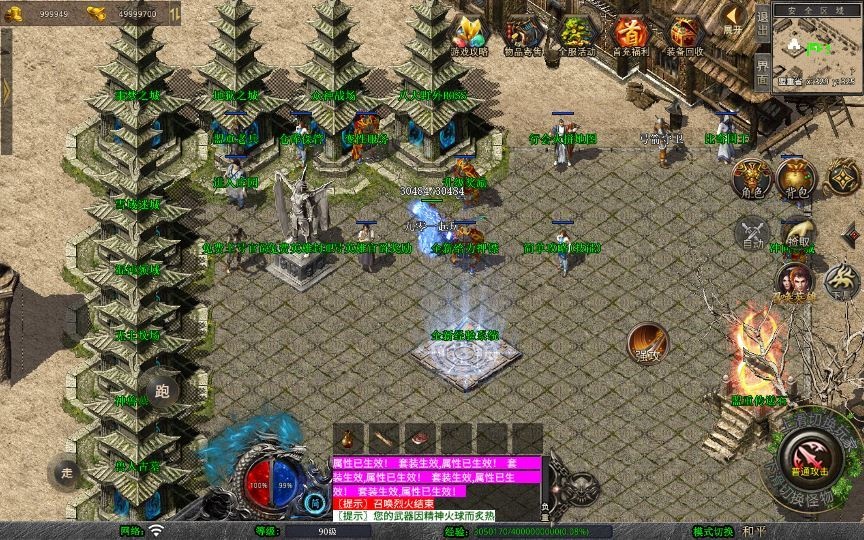Switch to 走 walk movement mode
Image resolution: width=864 pixels, height=540 pixels.
point(67,471)
